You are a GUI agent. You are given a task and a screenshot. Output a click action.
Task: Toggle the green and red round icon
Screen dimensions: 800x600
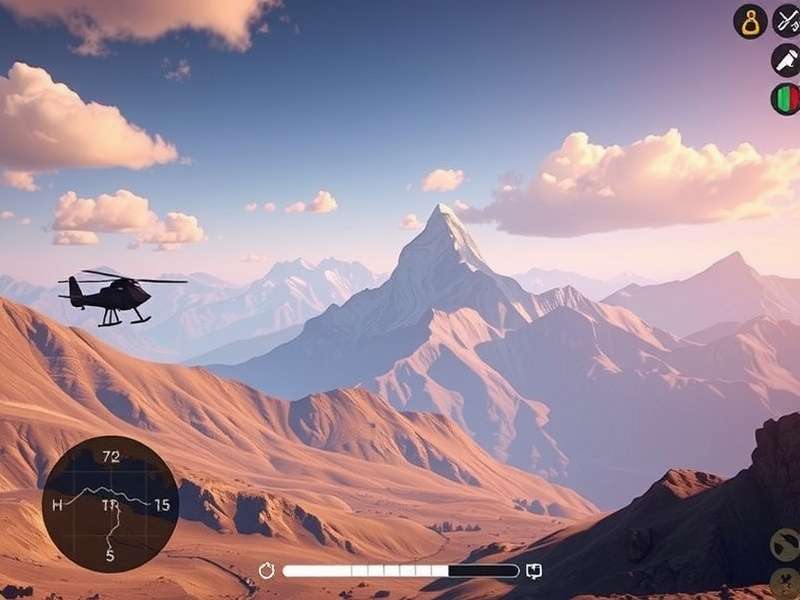(786, 99)
